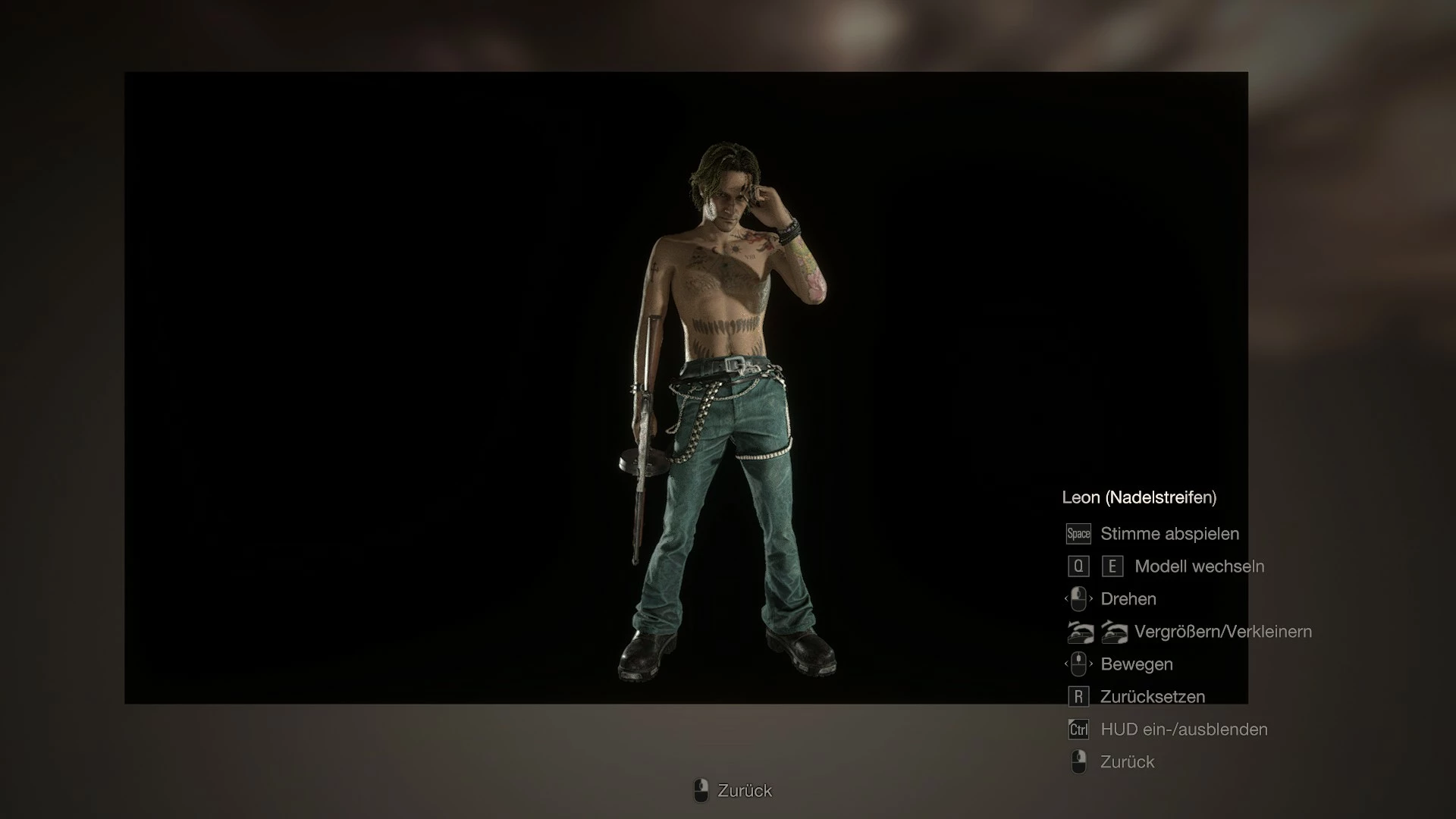Toggle HUD ein-/ausblenden
Image resolution: width=1456 pixels, height=819 pixels.
pyautogui.click(x=1183, y=730)
